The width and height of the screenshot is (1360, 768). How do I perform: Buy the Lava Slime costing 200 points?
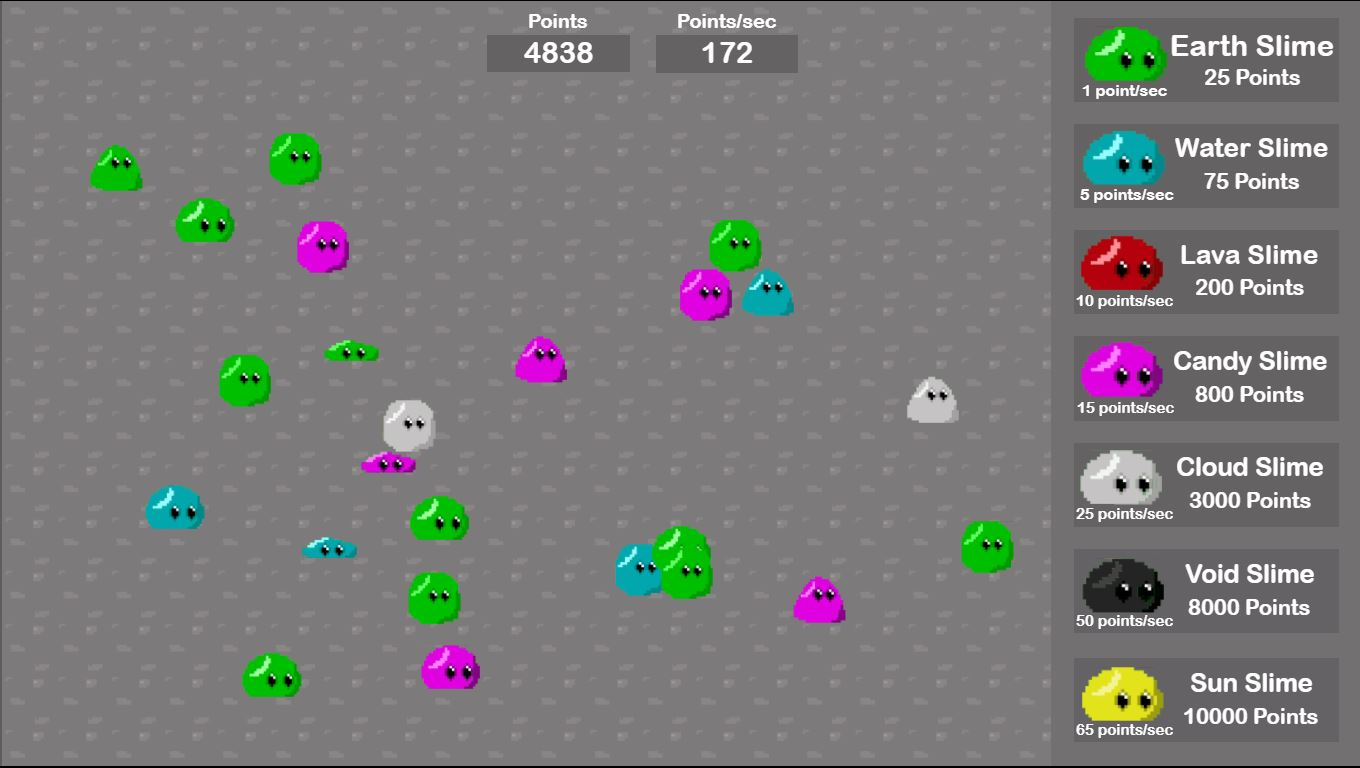[x=1205, y=272]
